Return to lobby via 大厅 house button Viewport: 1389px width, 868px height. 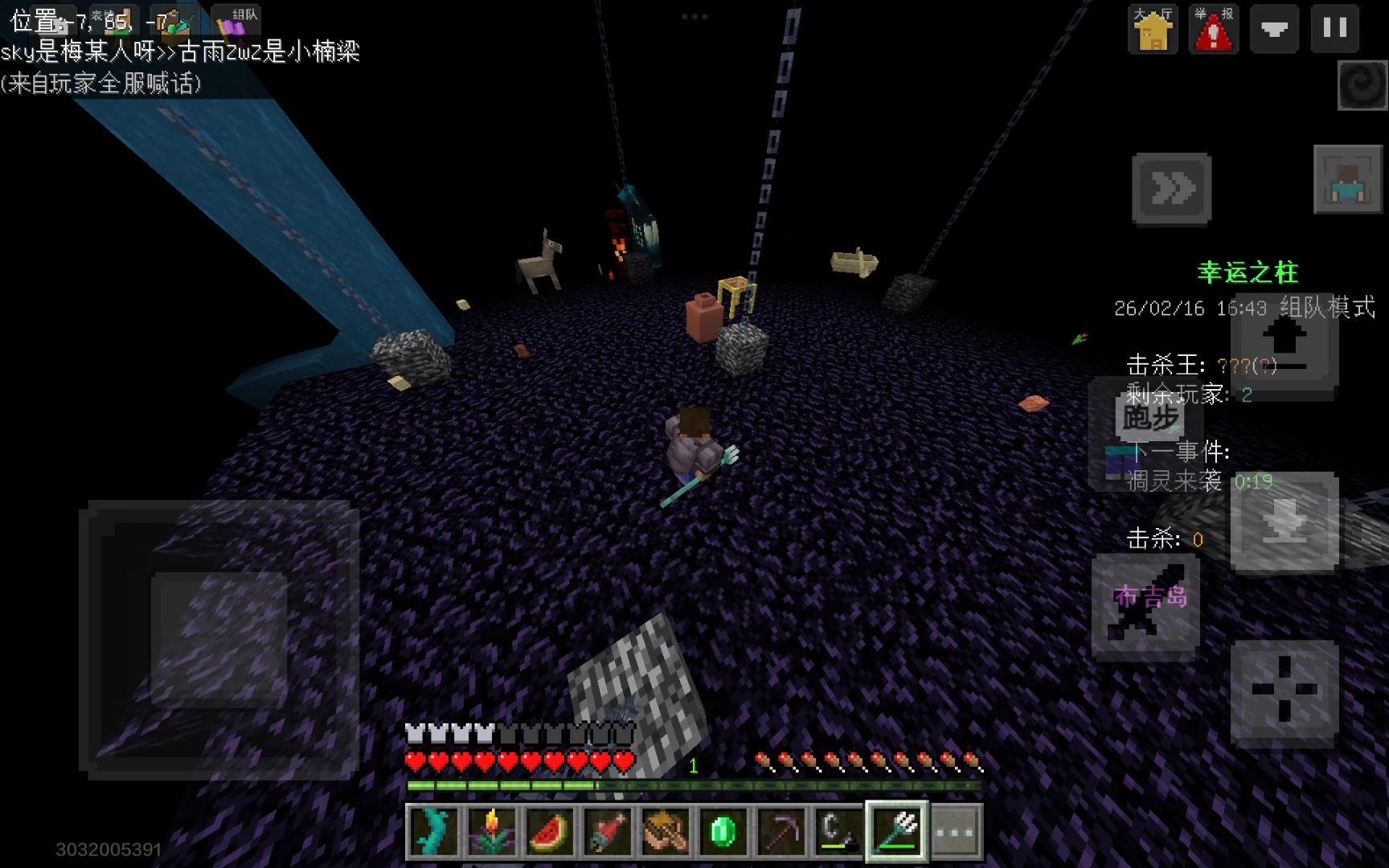[x=1153, y=29]
